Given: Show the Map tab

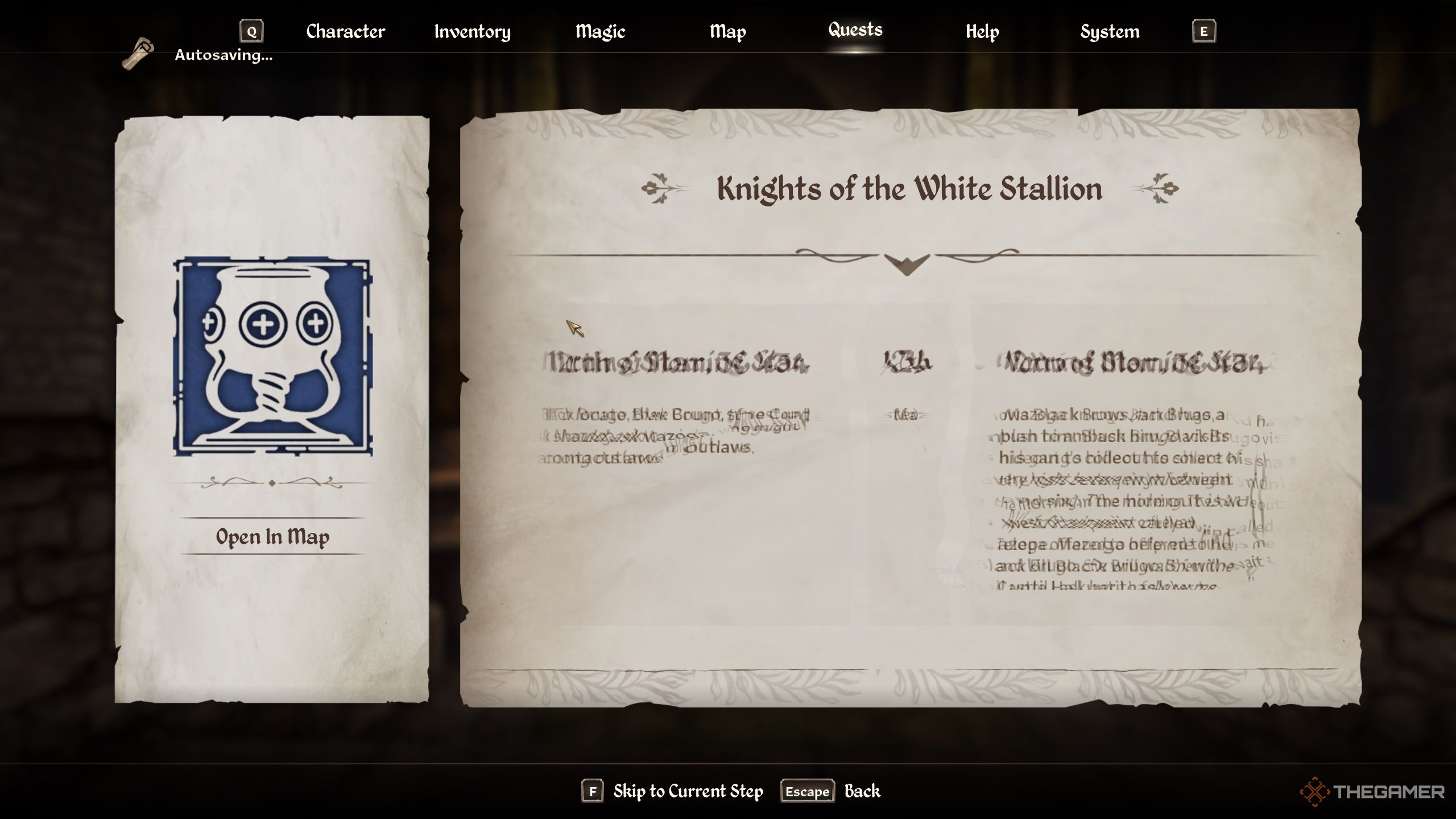Looking at the screenshot, I should tap(727, 31).
